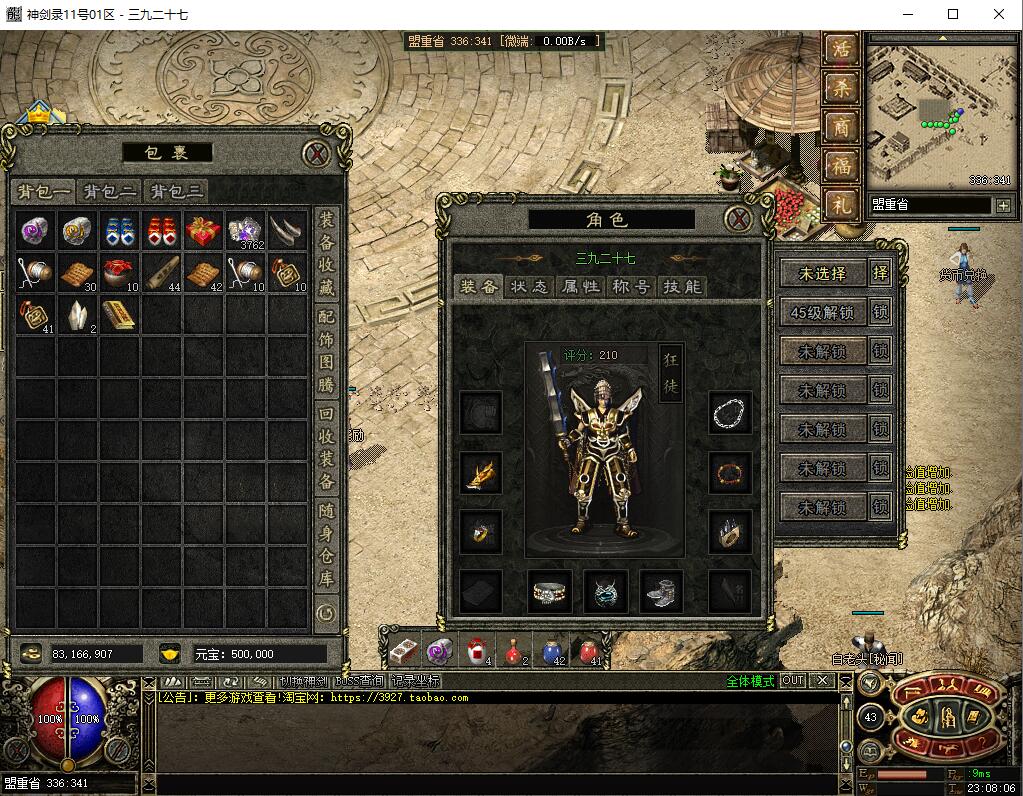Close the 包裹 inventory window
Image resolution: width=1023 pixels, height=796 pixels.
click(317, 153)
